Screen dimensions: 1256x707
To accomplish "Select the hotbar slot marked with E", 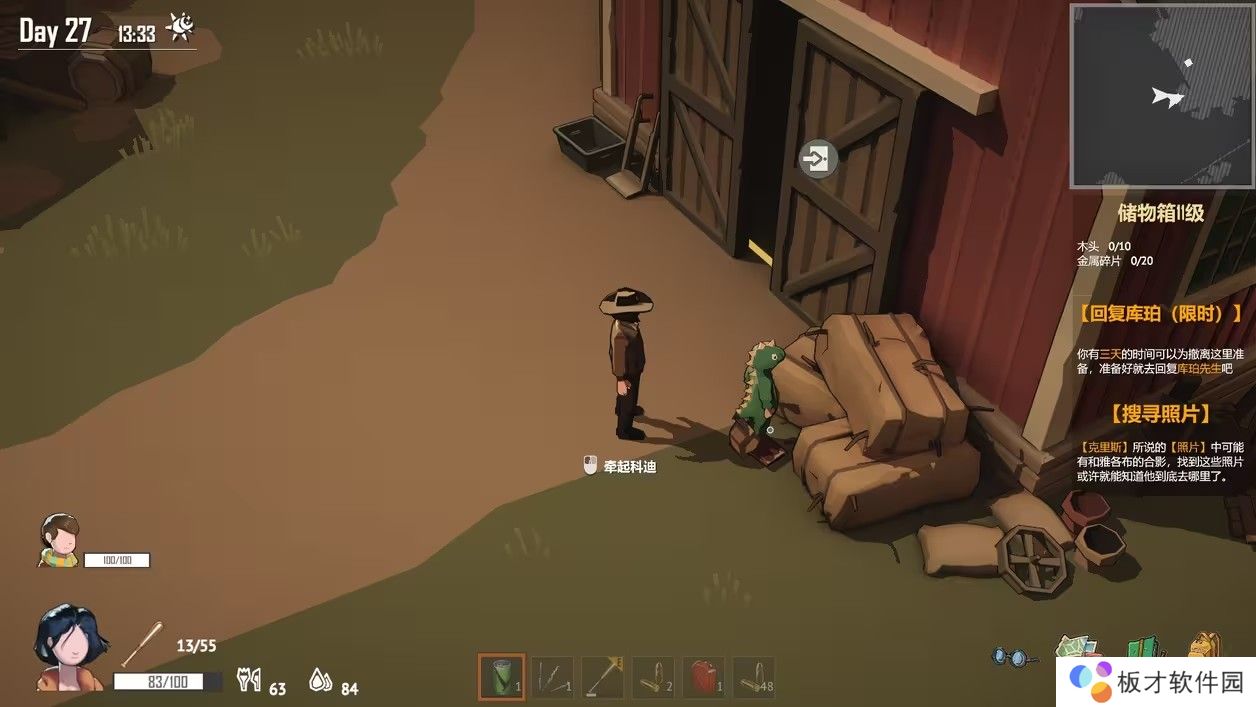I will [603, 677].
